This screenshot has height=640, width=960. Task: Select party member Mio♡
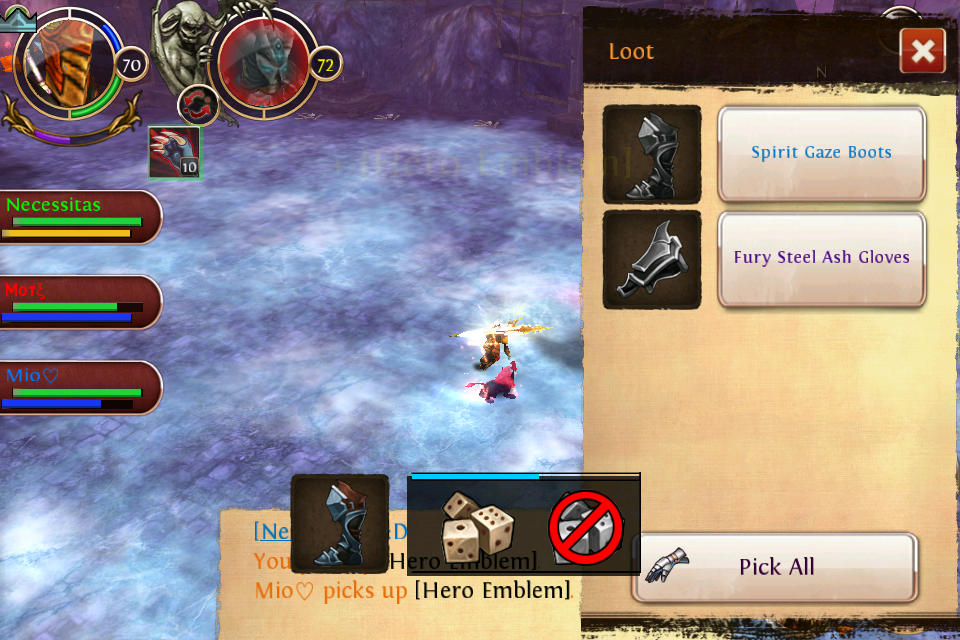pyautogui.click(x=80, y=388)
